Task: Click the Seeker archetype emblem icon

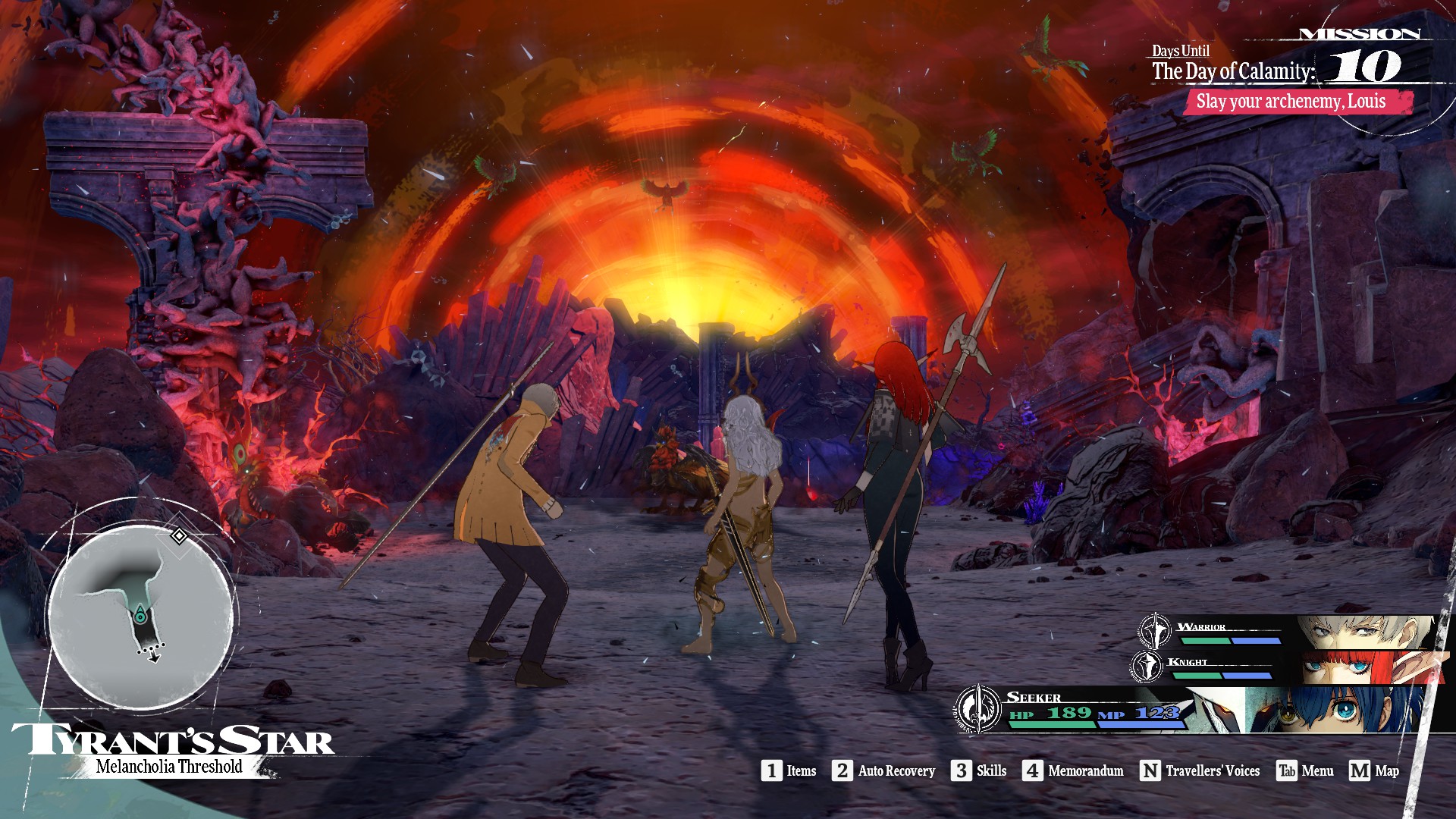Action: (978, 708)
